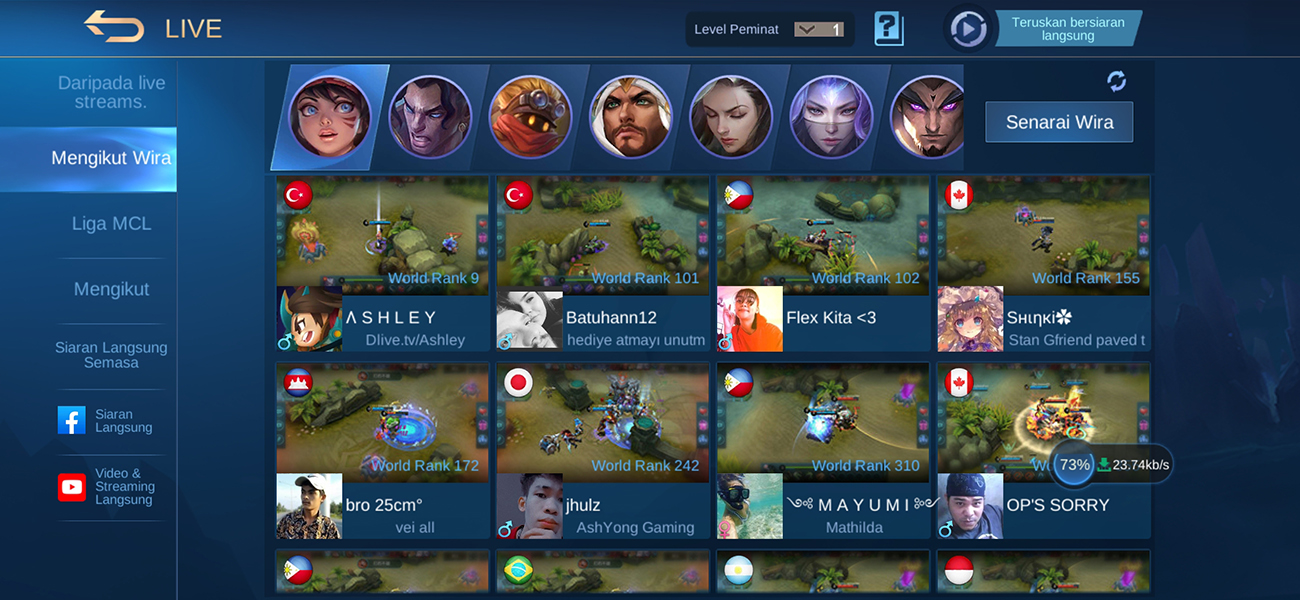Refresh the hero row with circular arrows icon
Screen dimensions: 1300x600
click(1116, 81)
